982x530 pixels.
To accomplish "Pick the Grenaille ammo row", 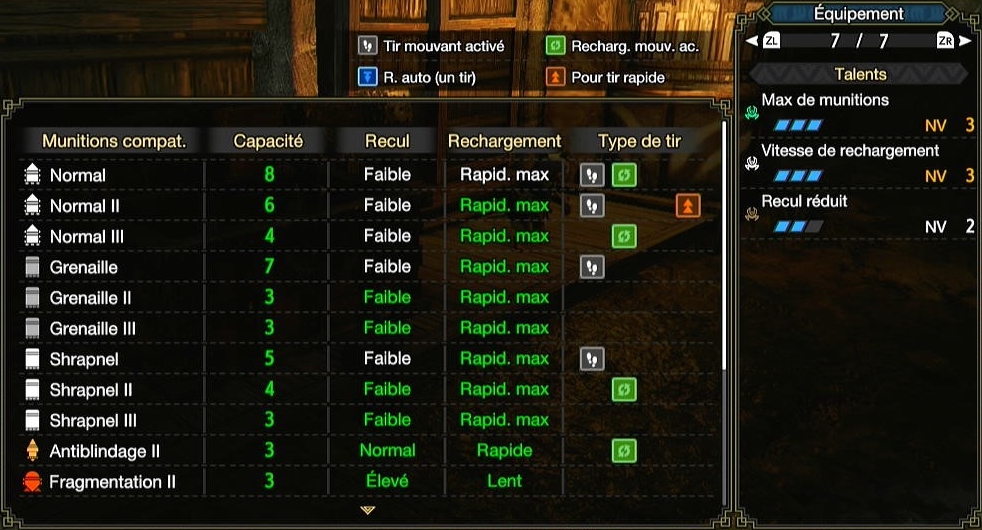I will click(x=84, y=267).
